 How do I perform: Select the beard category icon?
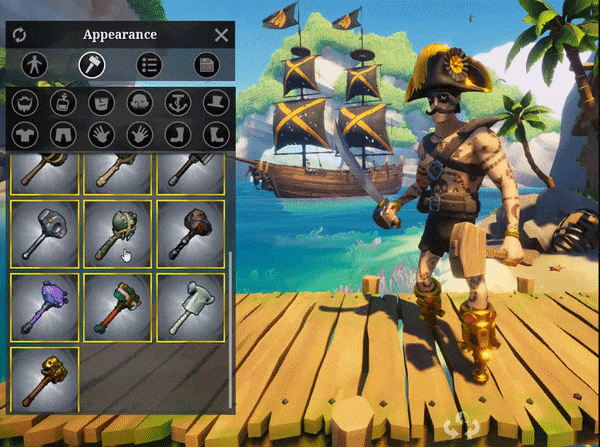pyautogui.click(x=24, y=103)
